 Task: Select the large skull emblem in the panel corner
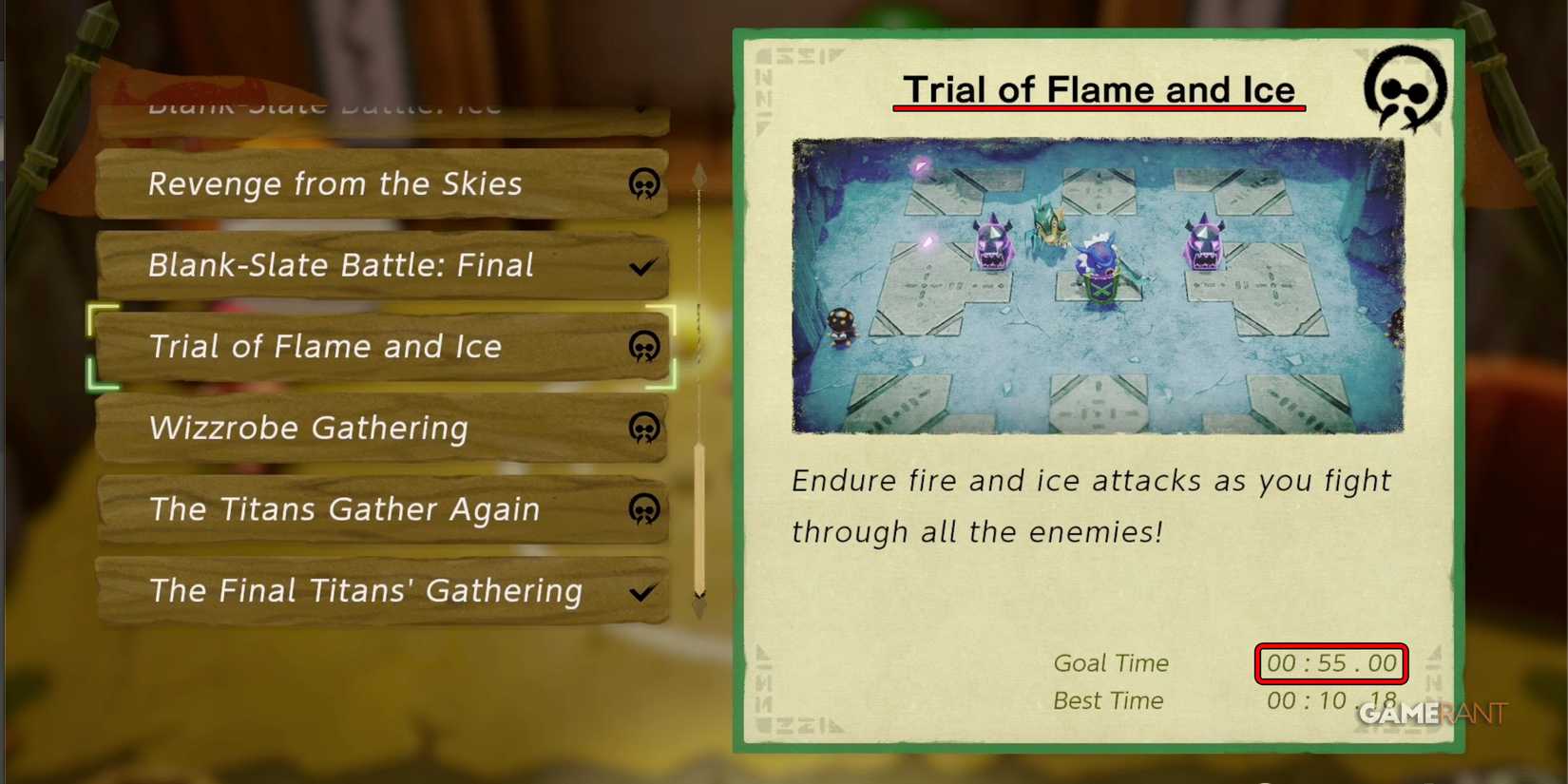point(1405,89)
